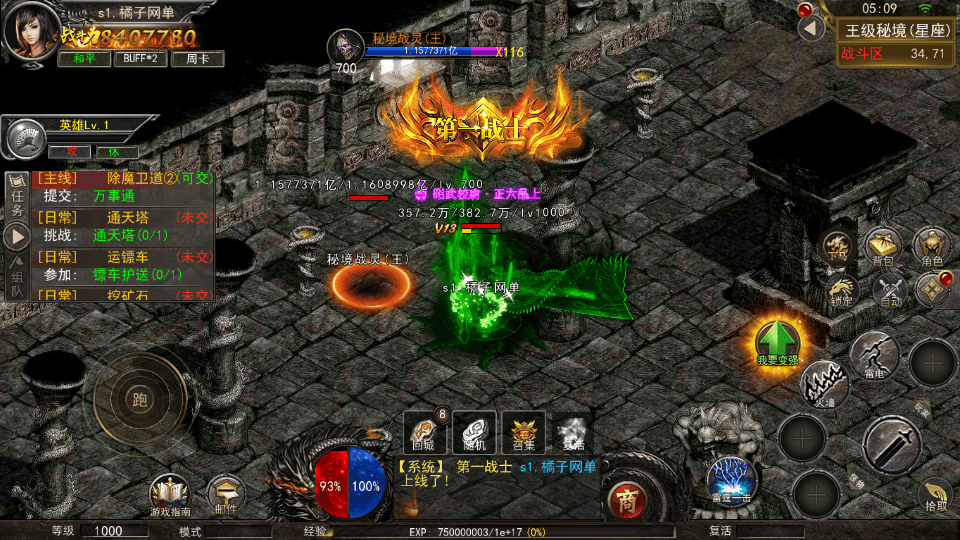
Task: Tap the 拾取 pickup button
Action: click(x=934, y=495)
